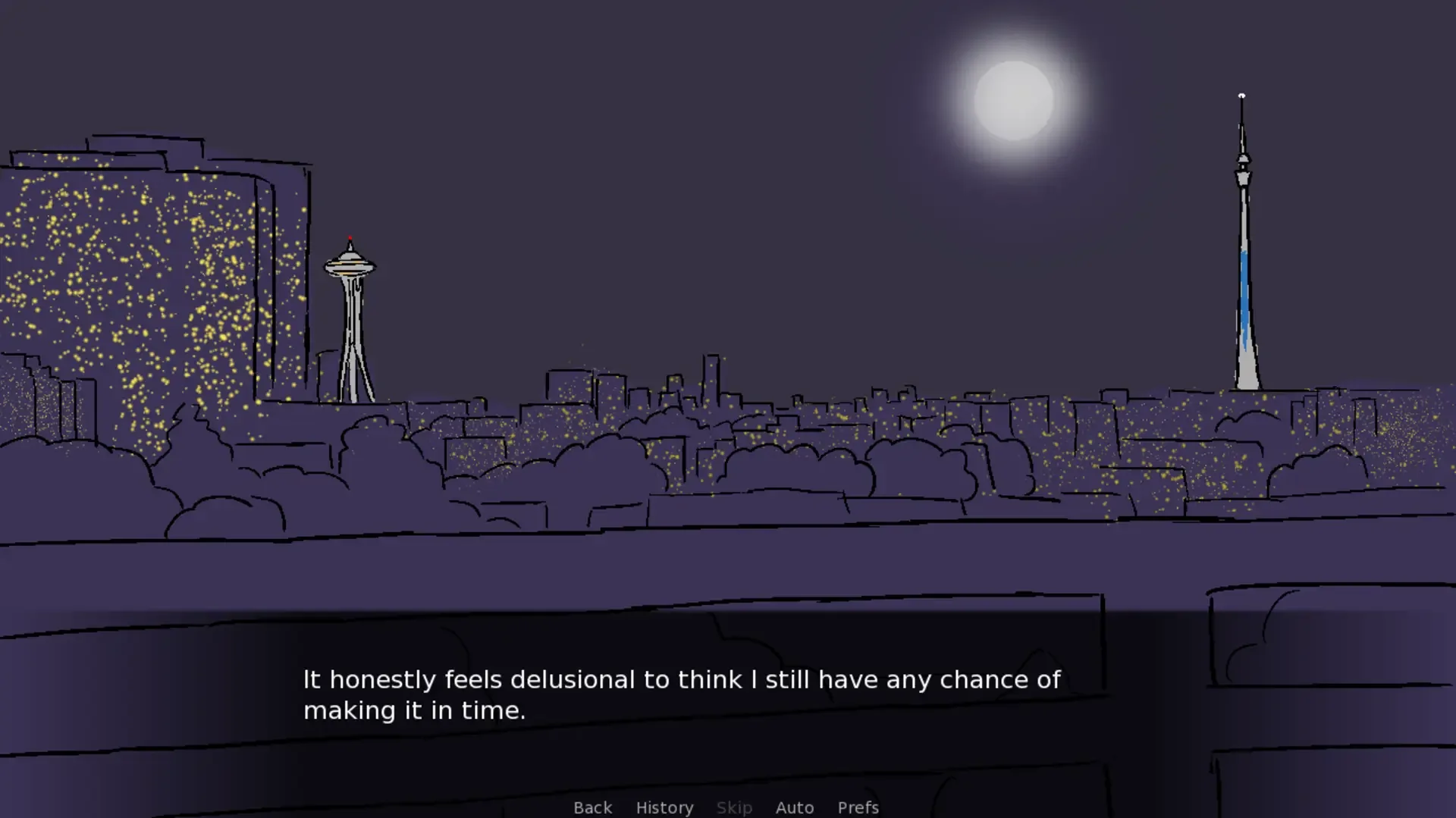1456x818 pixels.
Task: Click the broadcast tower on the right
Action: click(x=1244, y=250)
